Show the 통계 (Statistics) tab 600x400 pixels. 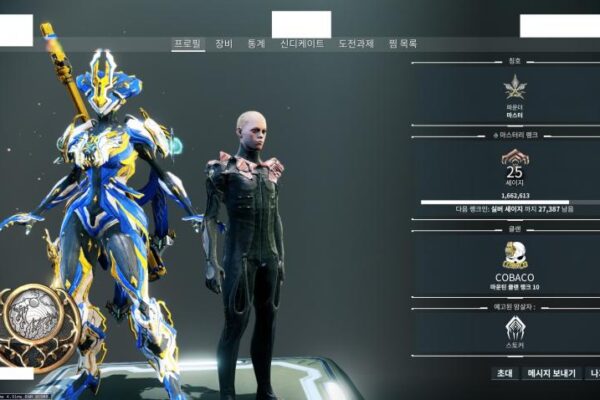(x=256, y=44)
